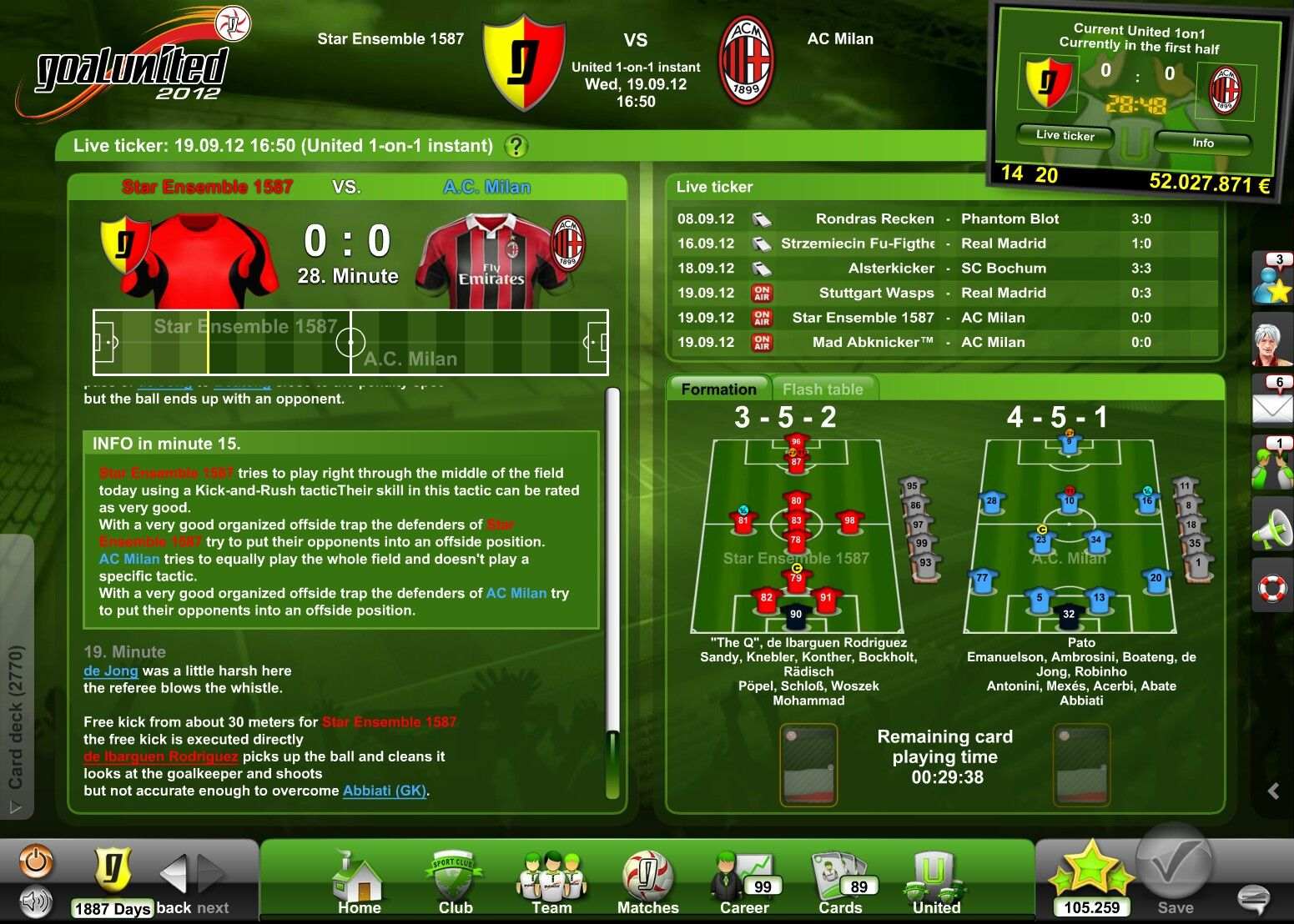Go to the United menu

(936, 884)
